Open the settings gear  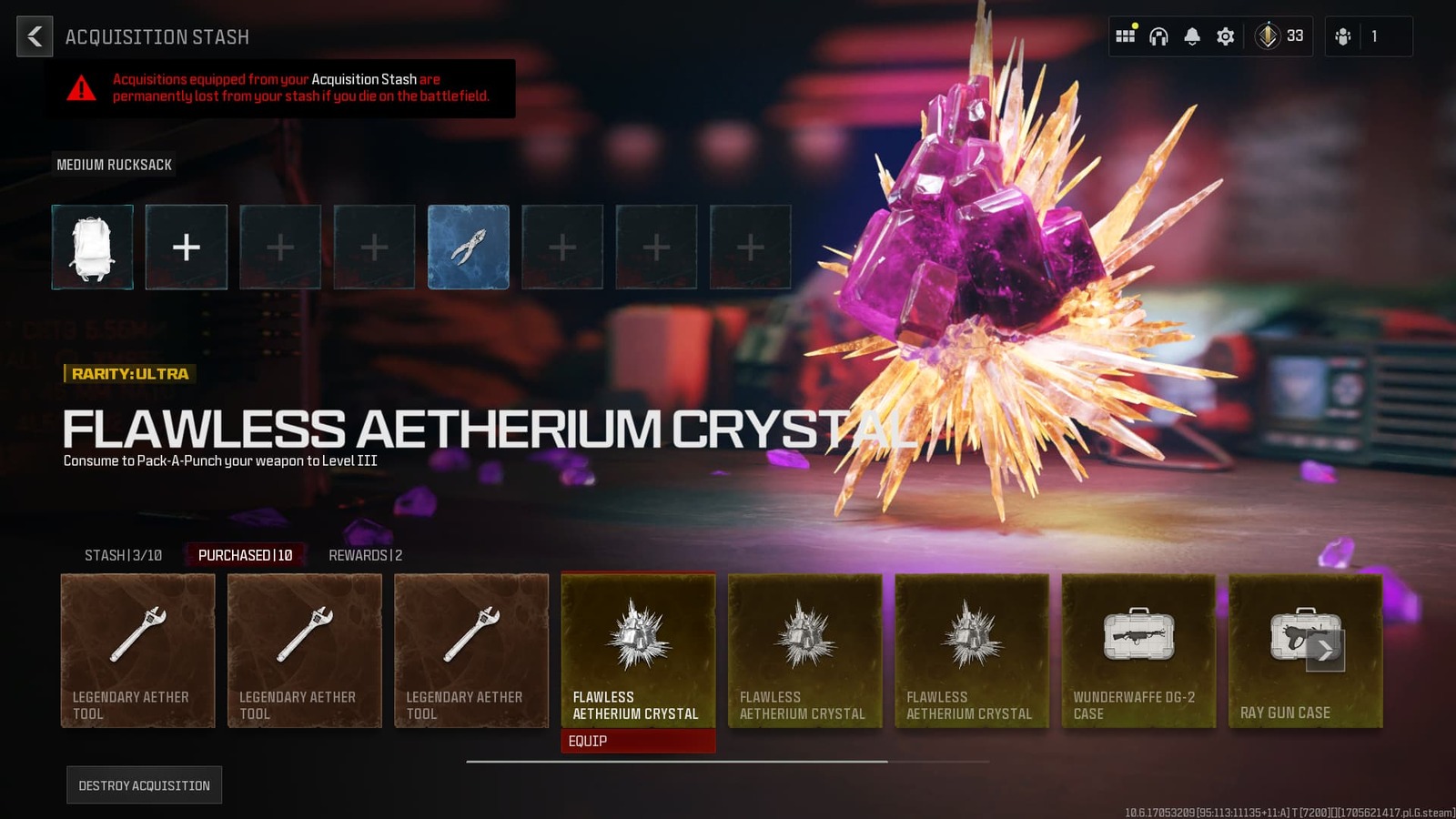[1226, 36]
